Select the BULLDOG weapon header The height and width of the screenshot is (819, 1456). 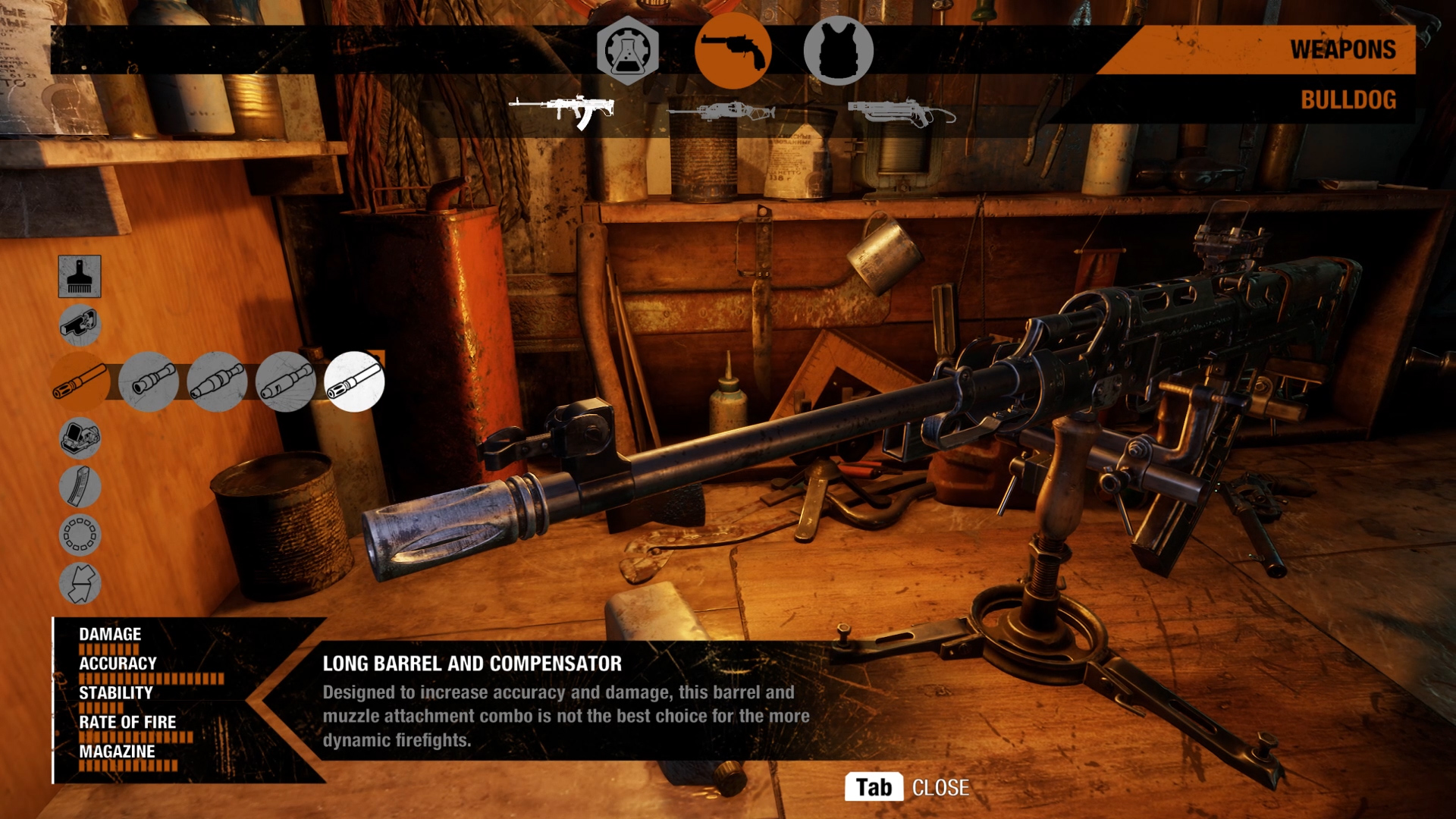[x=1349, y=99]
